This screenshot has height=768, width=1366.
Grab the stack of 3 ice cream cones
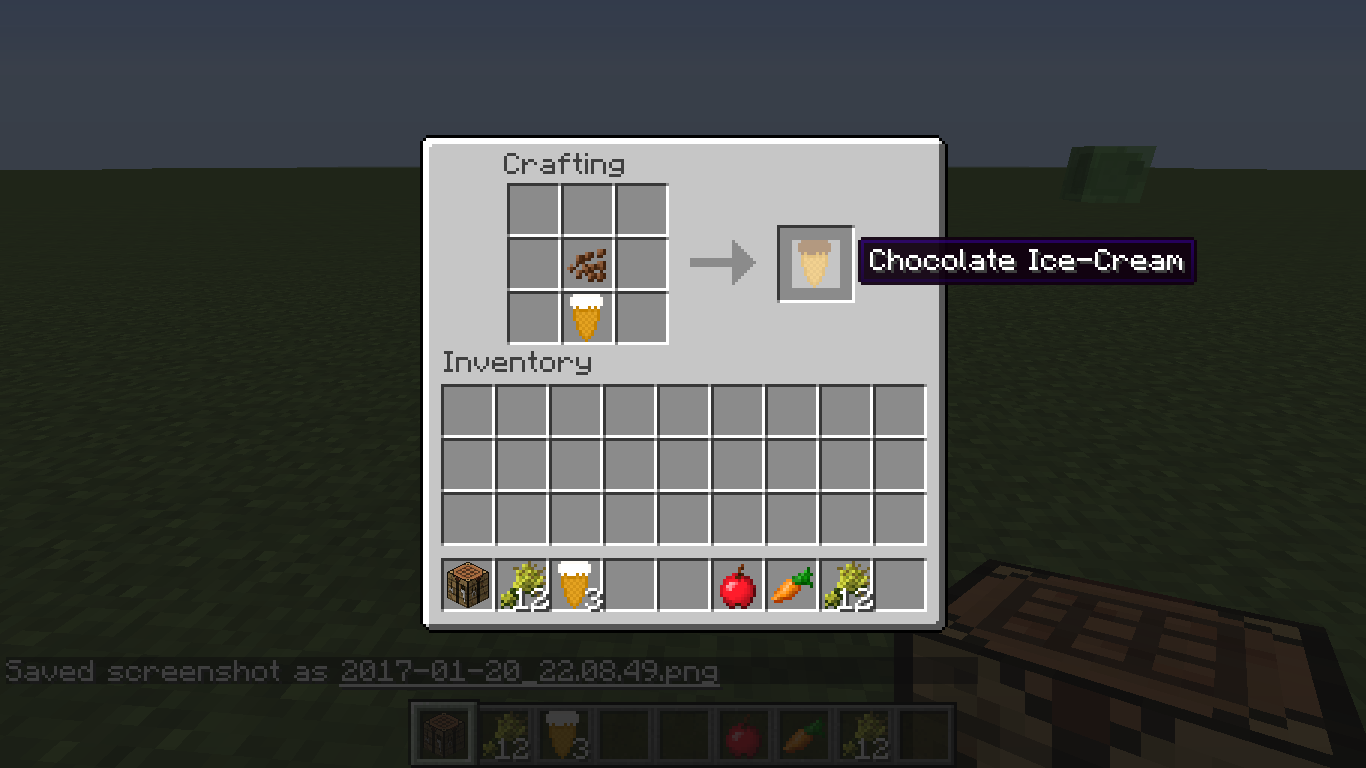point(574,585)
